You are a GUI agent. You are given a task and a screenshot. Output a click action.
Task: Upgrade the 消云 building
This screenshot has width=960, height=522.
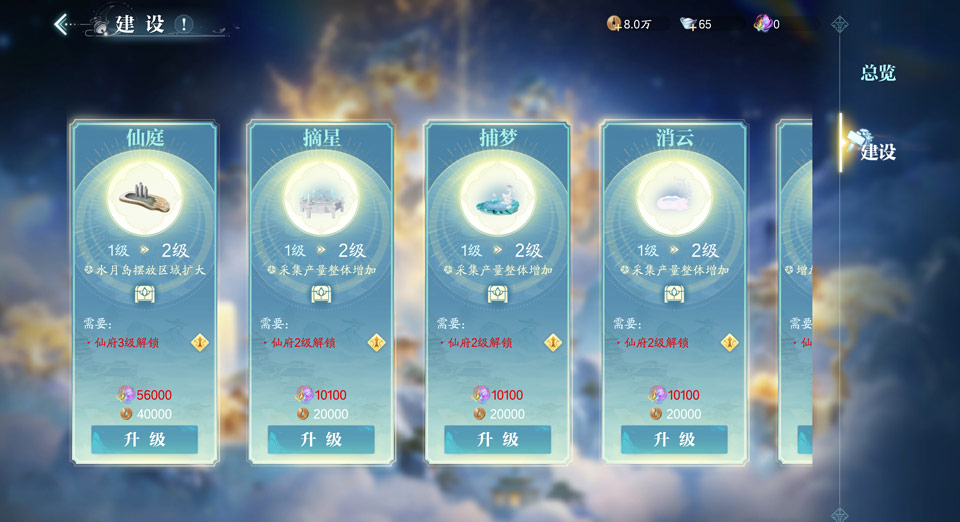tap(674, 440)
